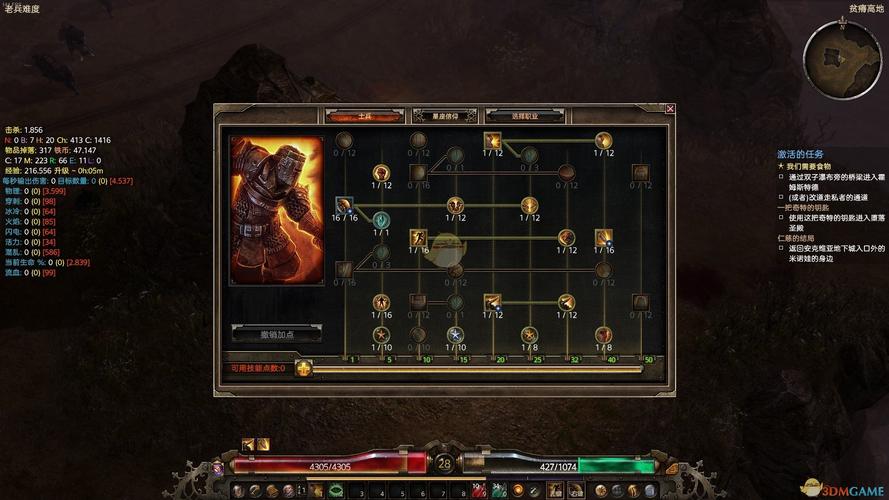Open the 星座信仰 devotion tab
Viewport: 889px width, 500px height.
(444, 116)
